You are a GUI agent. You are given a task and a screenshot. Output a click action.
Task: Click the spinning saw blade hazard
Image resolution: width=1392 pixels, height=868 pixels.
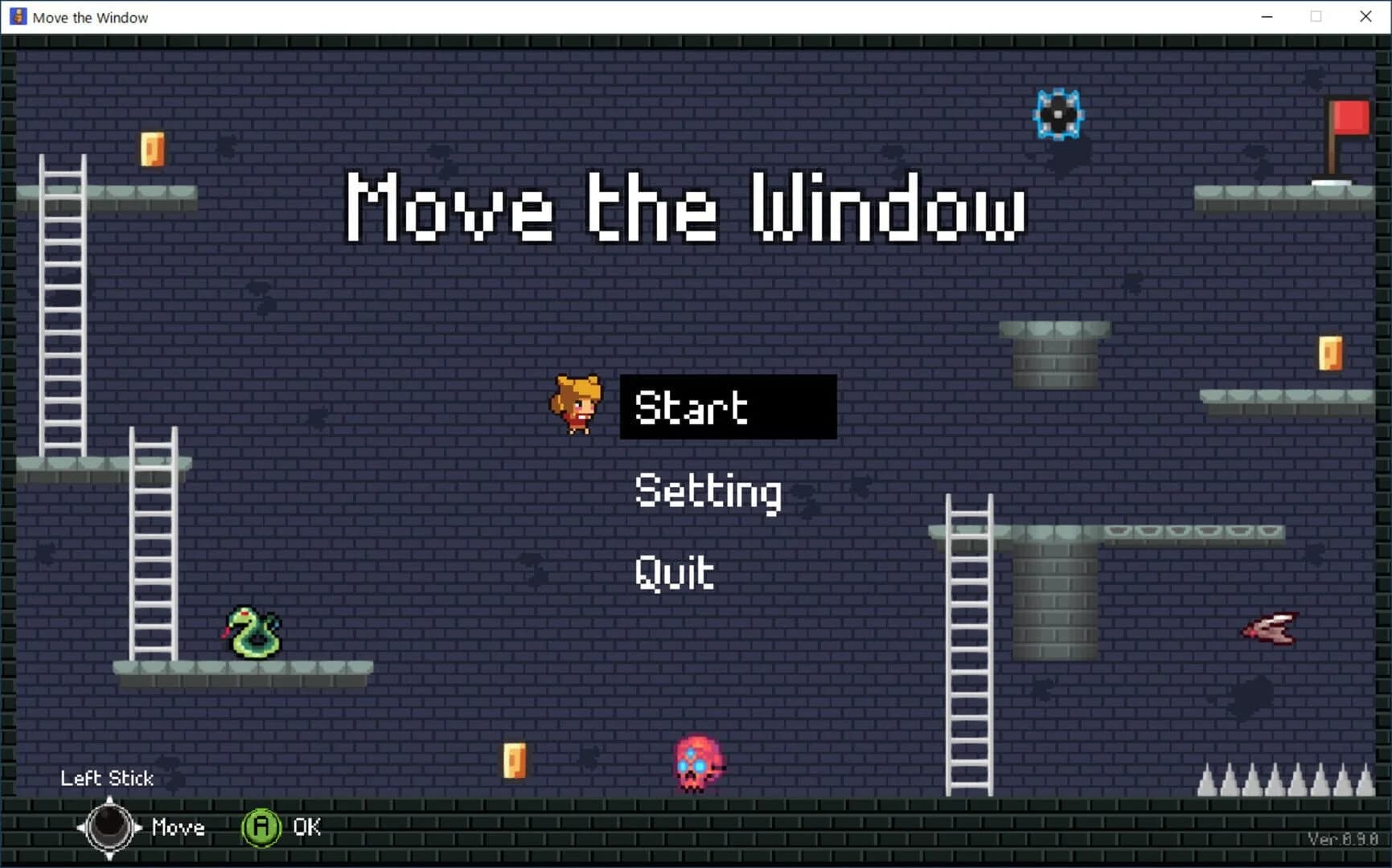pyautogui.click(x=1060, y=115)
